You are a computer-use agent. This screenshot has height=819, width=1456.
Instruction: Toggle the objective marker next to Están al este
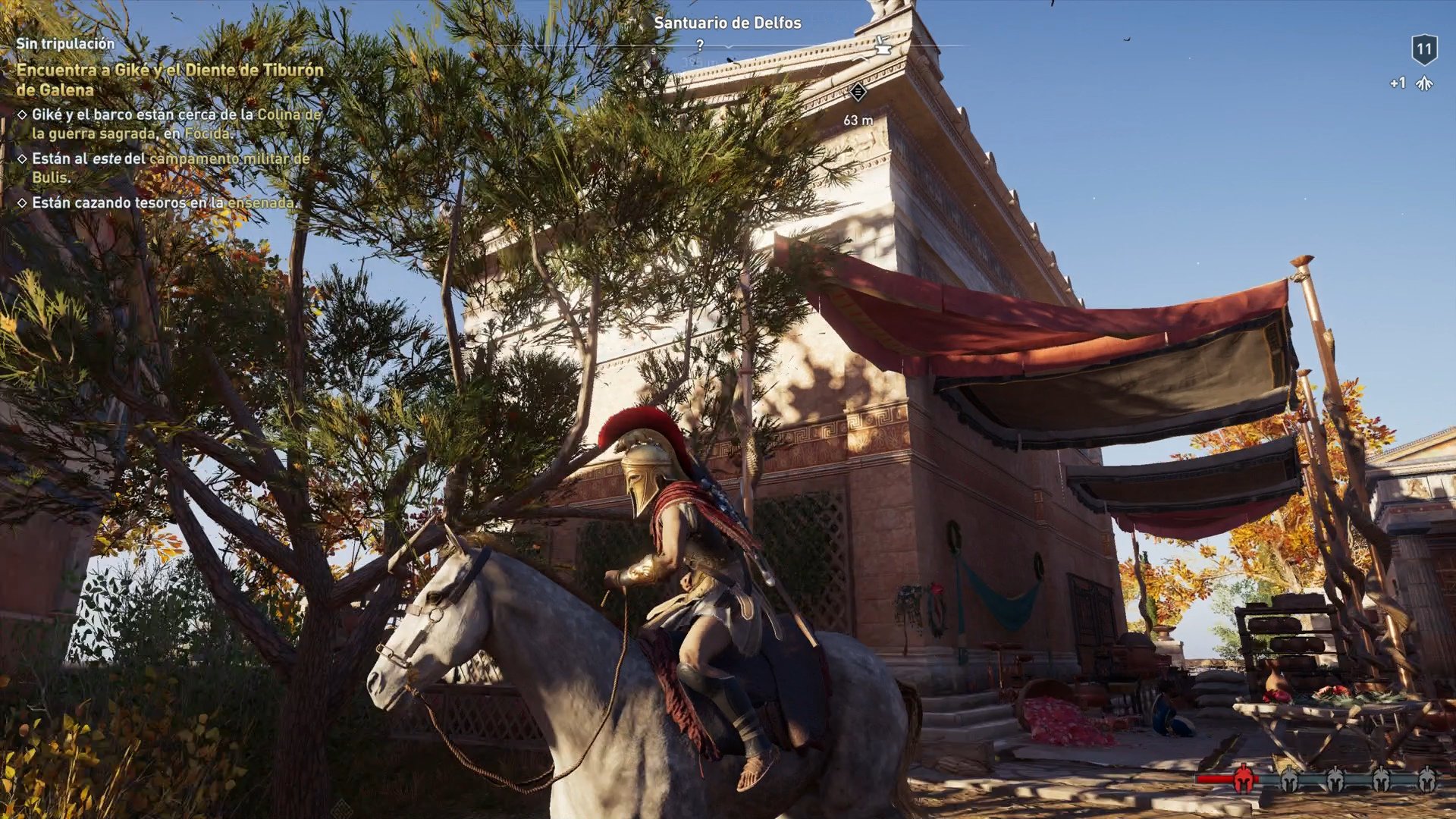click(21, 160)
